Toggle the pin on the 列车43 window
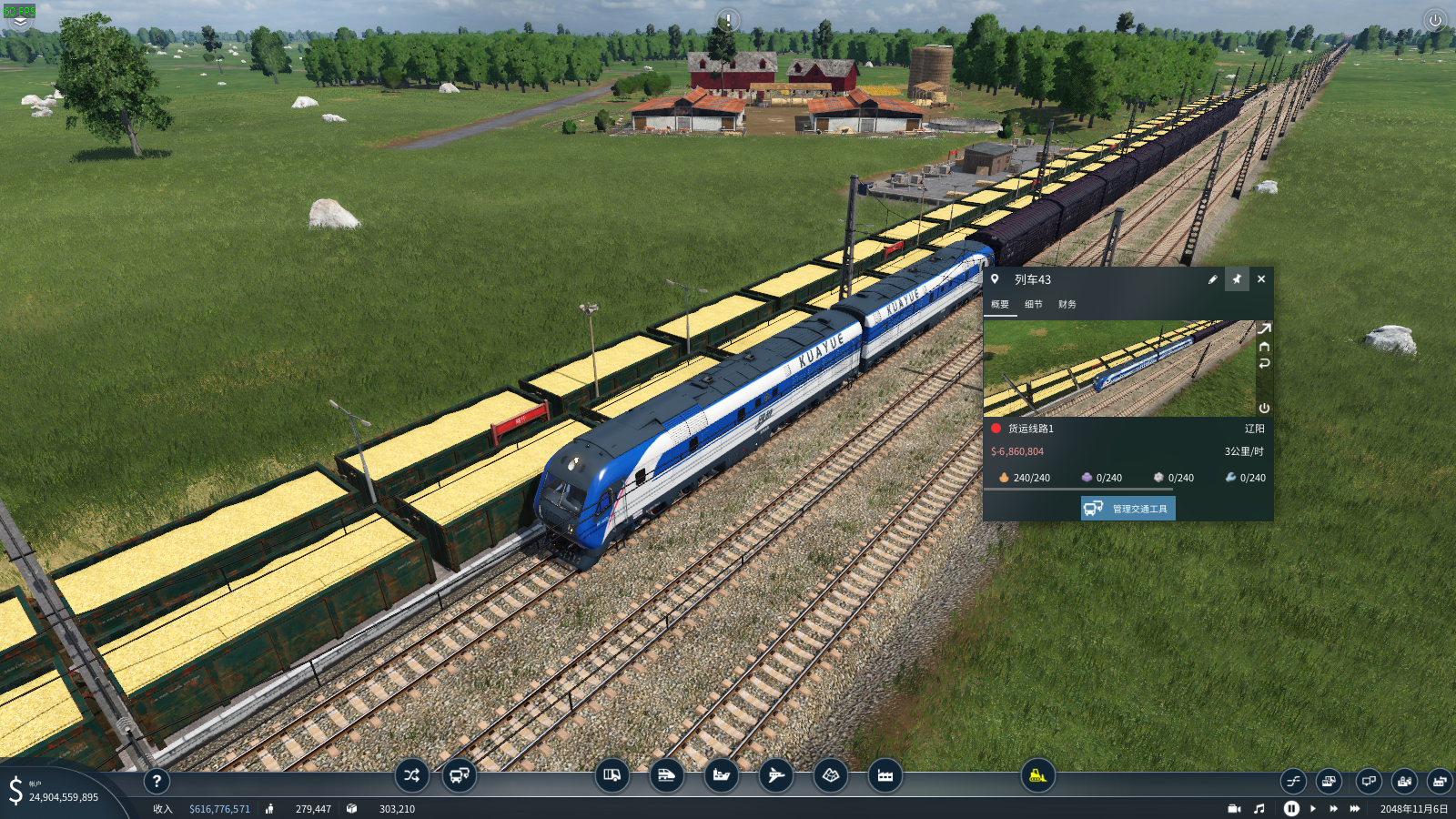The image size is (1456, 819). coord(1237,279)
